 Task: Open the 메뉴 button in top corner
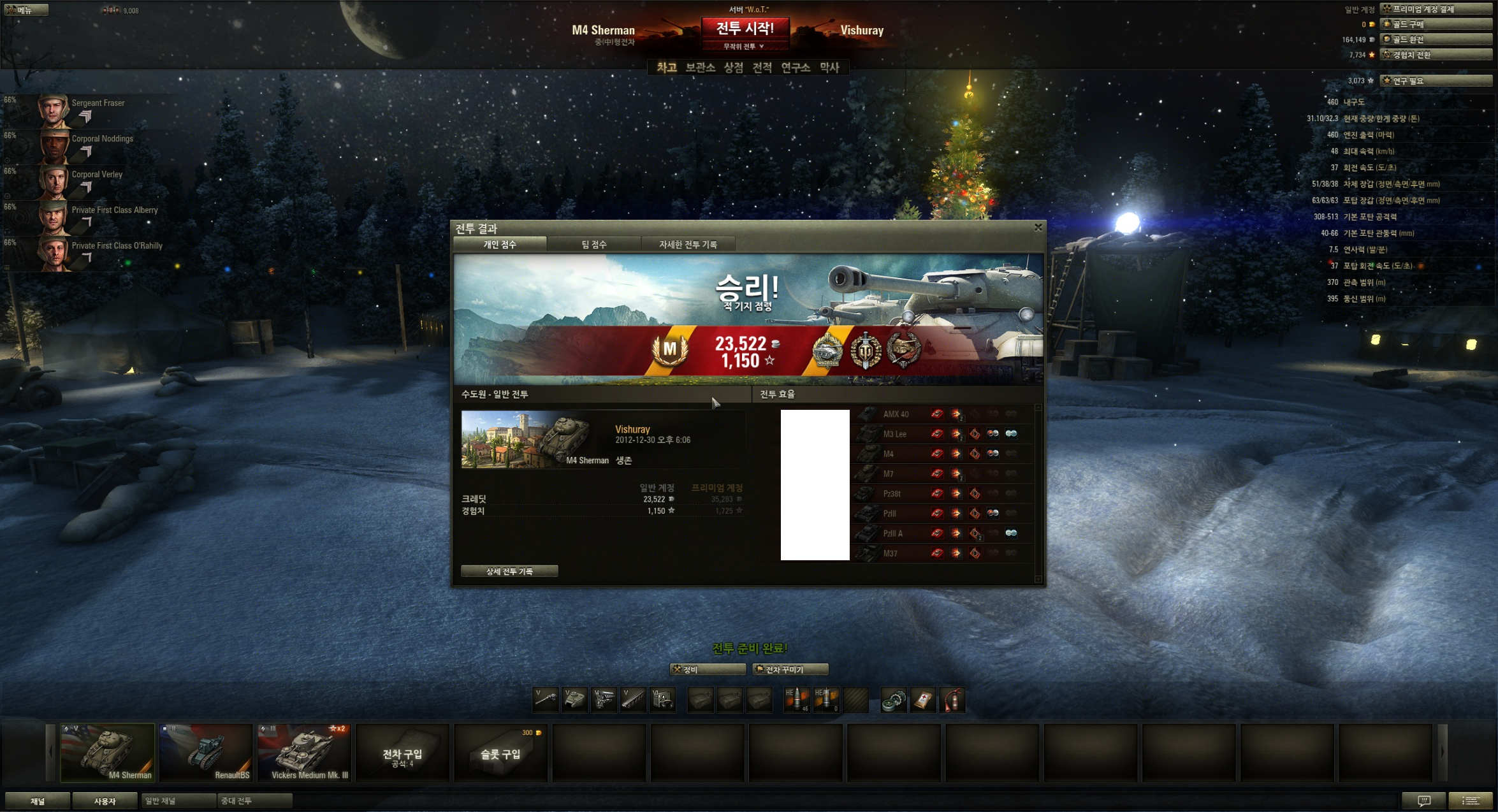[x=24, y=10]
